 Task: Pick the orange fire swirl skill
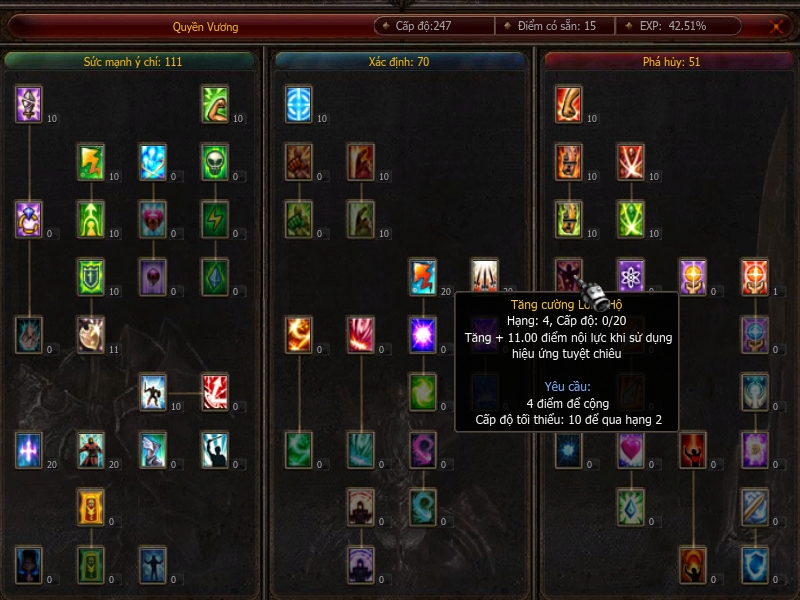(x=299, y=334)
